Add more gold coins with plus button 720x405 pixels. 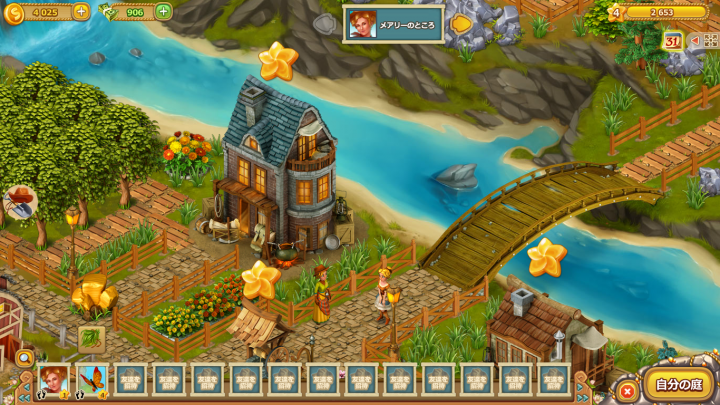click(x=81, y=12)
